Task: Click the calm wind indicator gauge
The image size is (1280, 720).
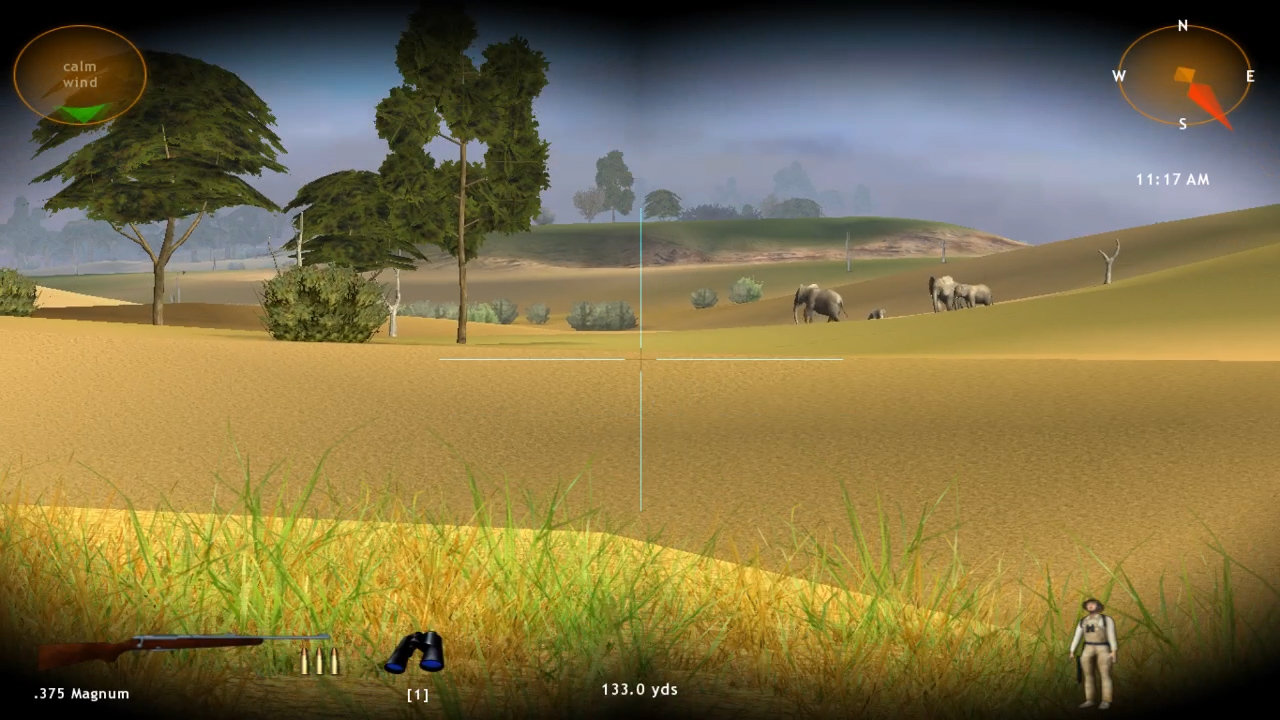Action: coord(79,74)
